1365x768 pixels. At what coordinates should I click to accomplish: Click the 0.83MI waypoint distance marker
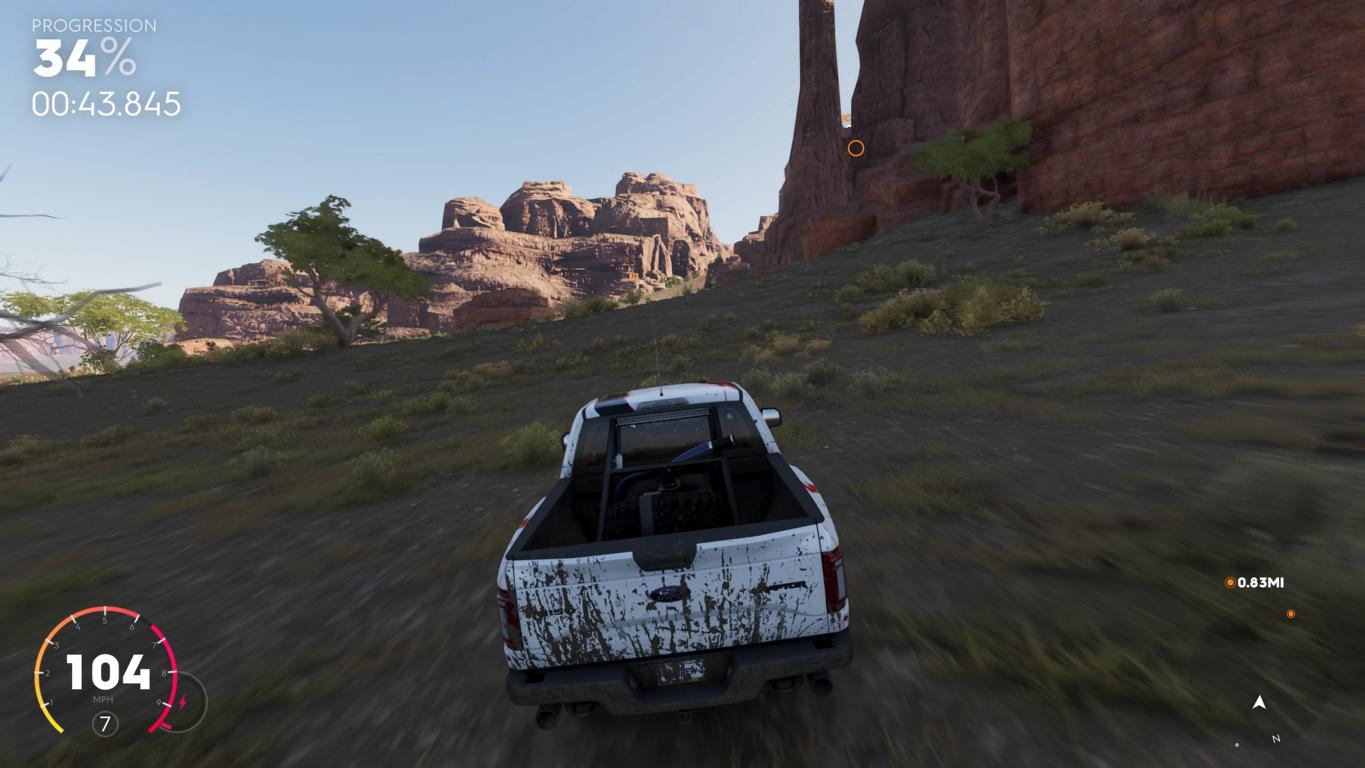[1255, 582]
